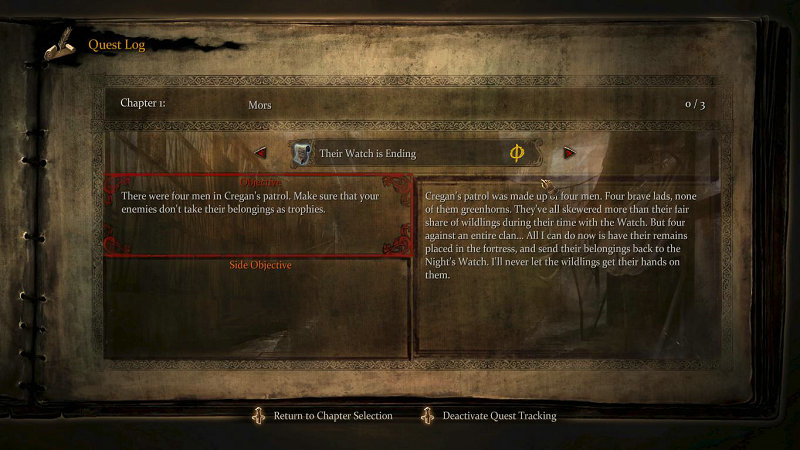Go to the next quest with right arrow
Image resolution: width=800 pixels, height=450 pixels.
pos(569,153)
